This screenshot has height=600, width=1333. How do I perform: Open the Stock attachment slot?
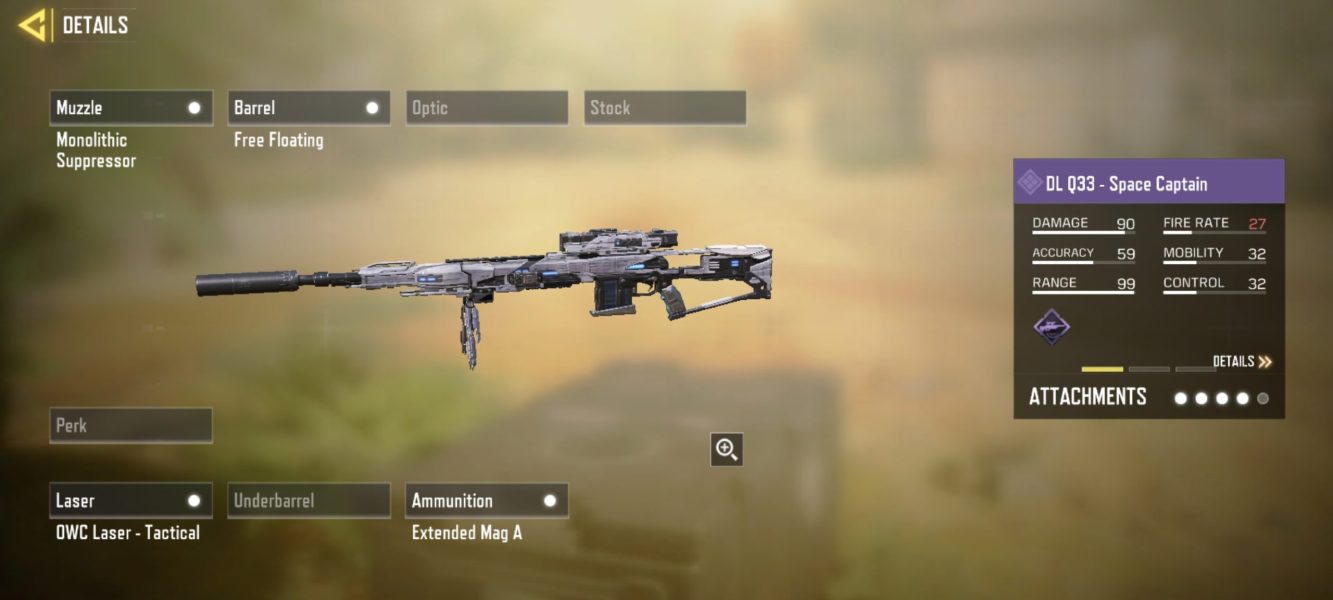(x=664, y=108)
